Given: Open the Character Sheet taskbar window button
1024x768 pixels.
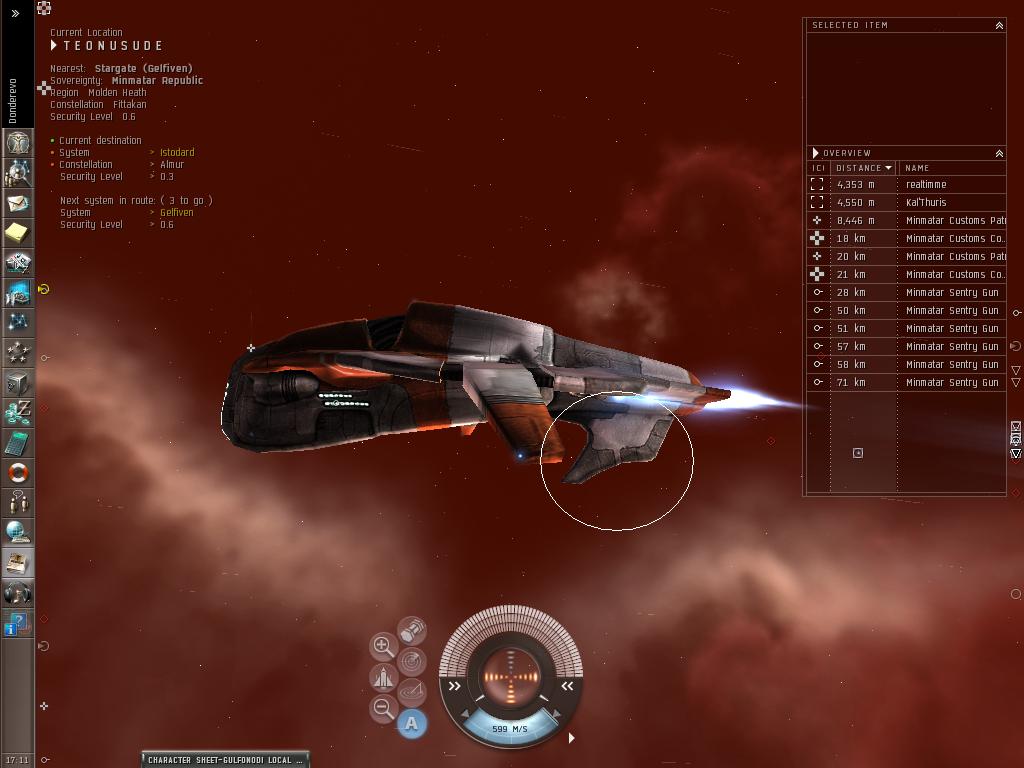Looking at the screenshot, I should tap(225, 760).
